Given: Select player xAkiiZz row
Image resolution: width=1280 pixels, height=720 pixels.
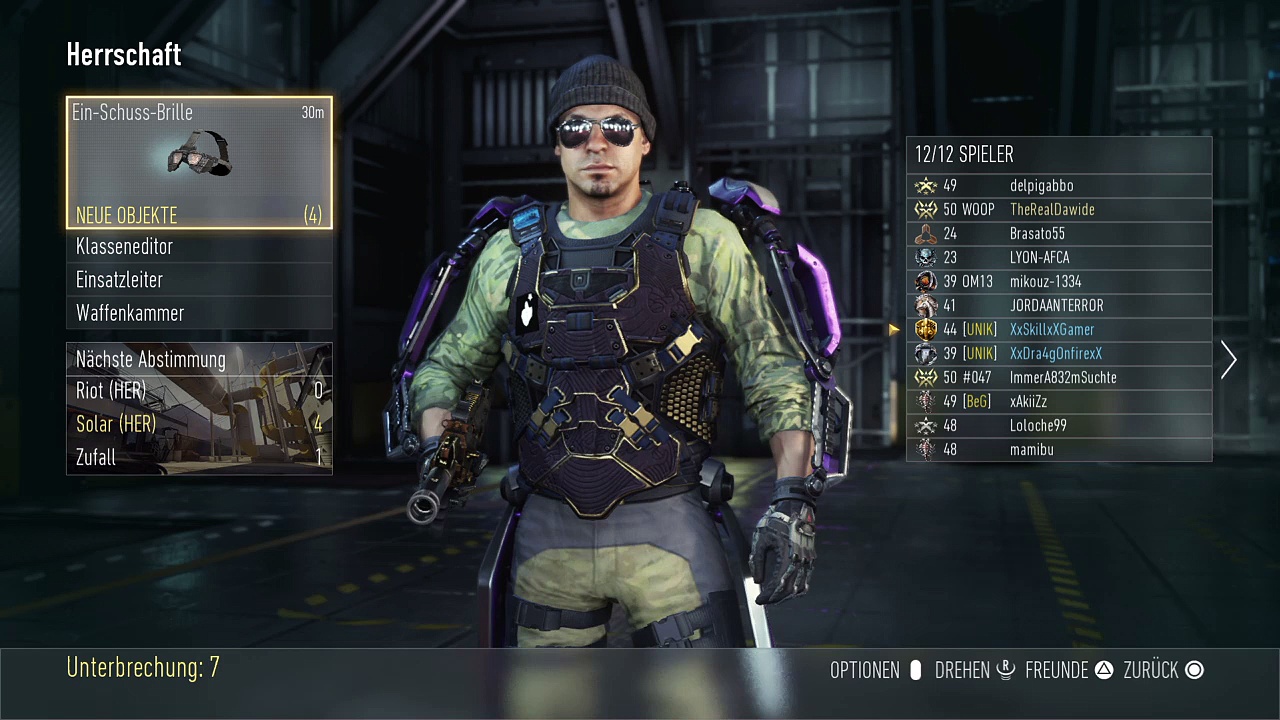Looking at the screenshot, I should coord(1059,402).
